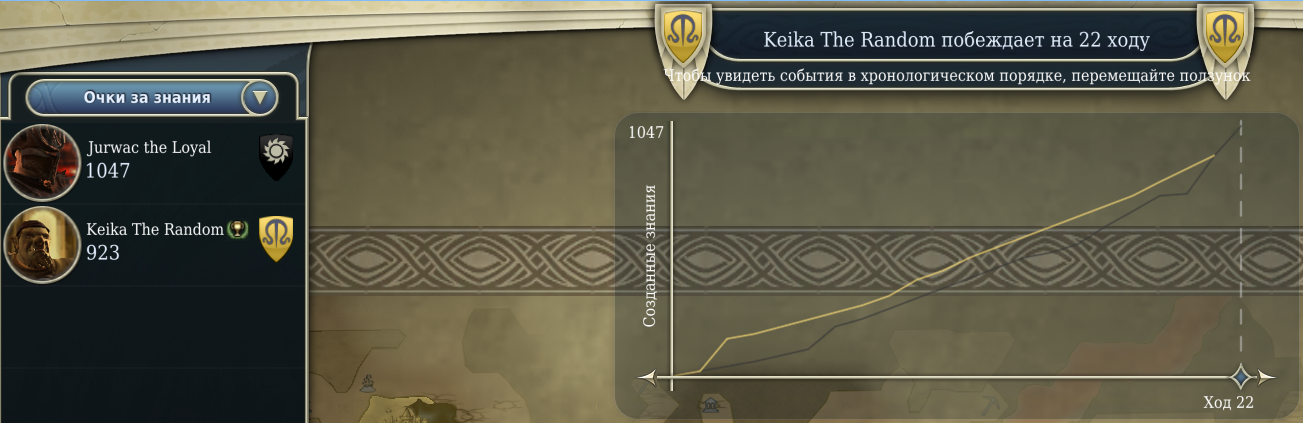Image resolution: width=1303 pixels, height=423 pixels.
Task: Click the diamond turn slider handle
Action: point(1241,377)
